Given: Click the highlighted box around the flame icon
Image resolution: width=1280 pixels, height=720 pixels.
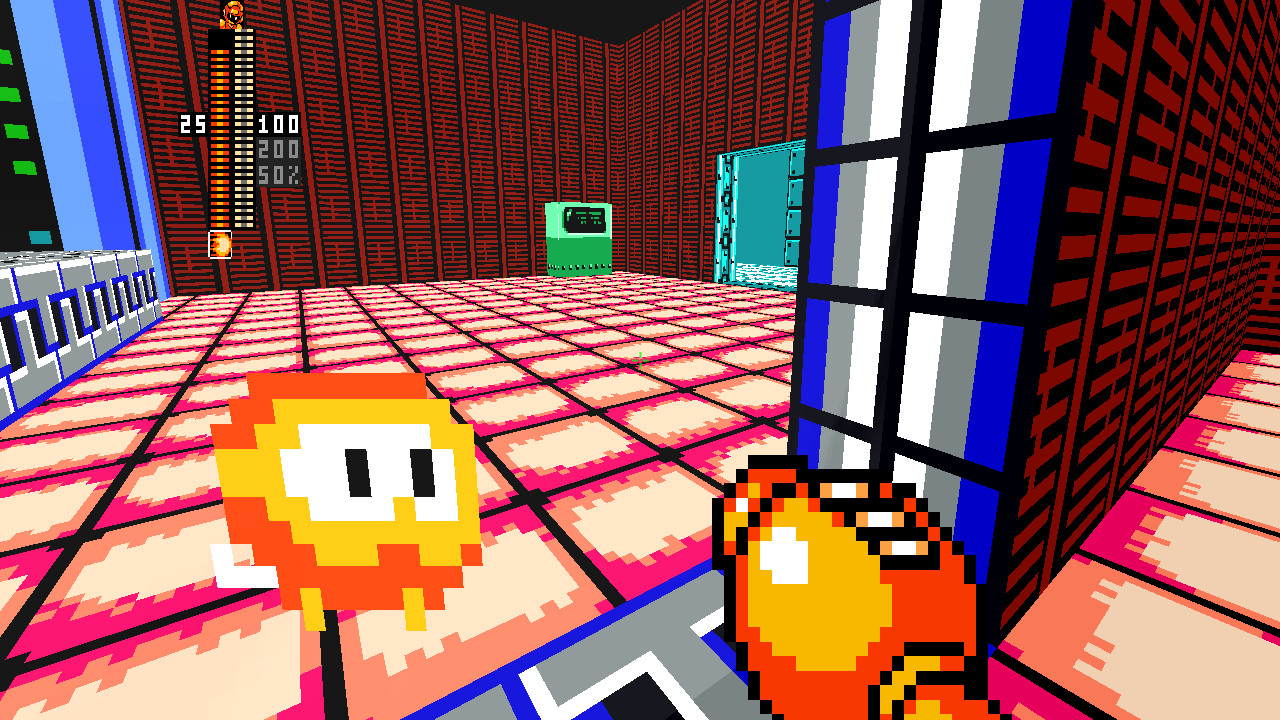Looking at the screenshot, I should click(x=221, y=245).
